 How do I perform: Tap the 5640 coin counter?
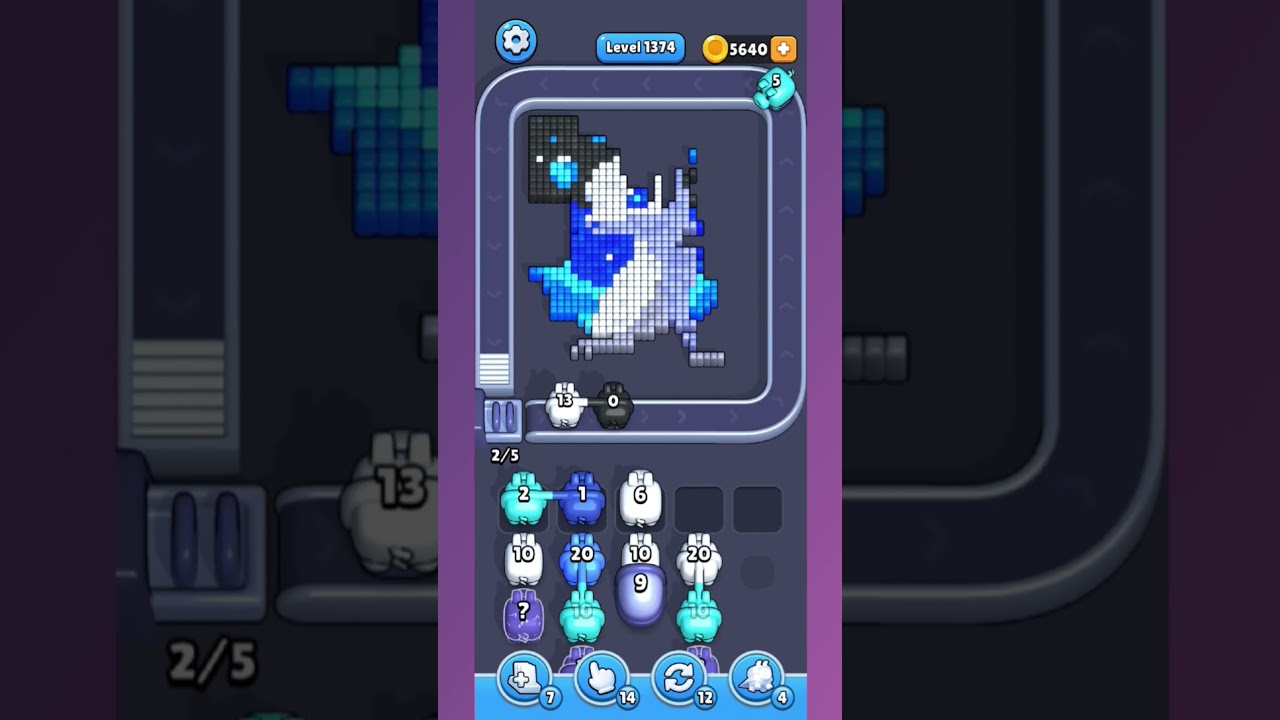pos(745,47)
